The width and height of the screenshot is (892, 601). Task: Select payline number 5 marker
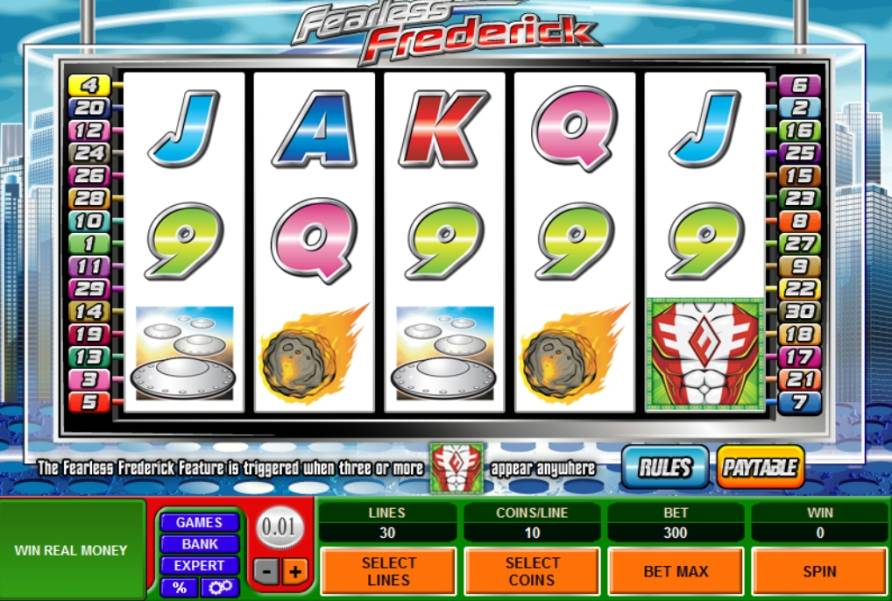point(88,402)
